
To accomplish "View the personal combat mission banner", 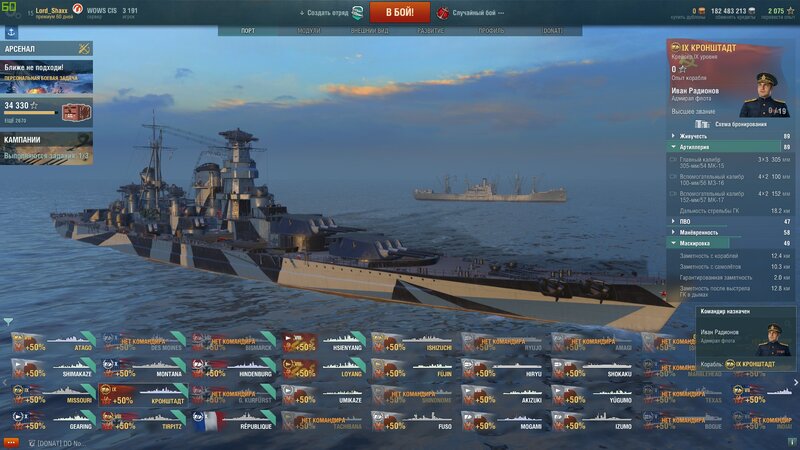I will pyautogui.click(x=47, y=73).
